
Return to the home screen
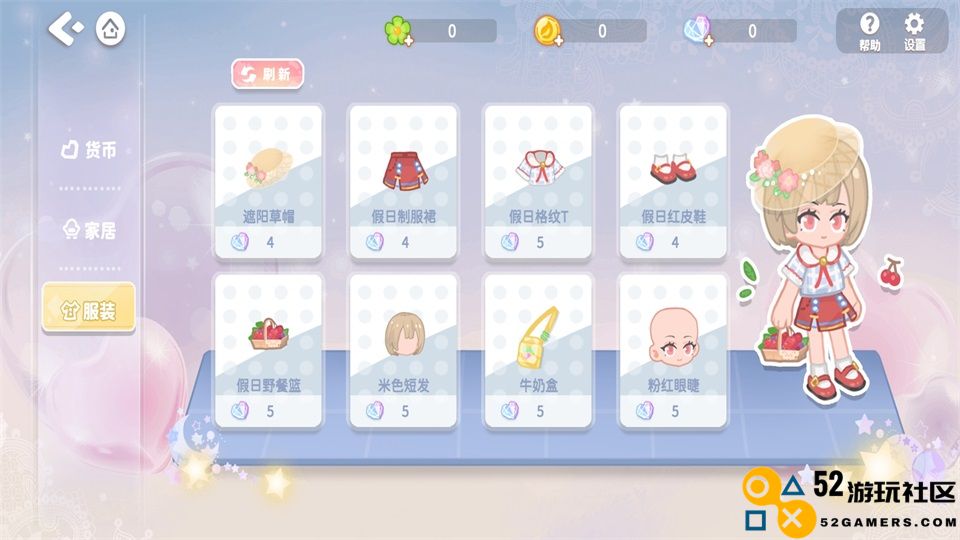pyautogui.click(x=111, y=29)
